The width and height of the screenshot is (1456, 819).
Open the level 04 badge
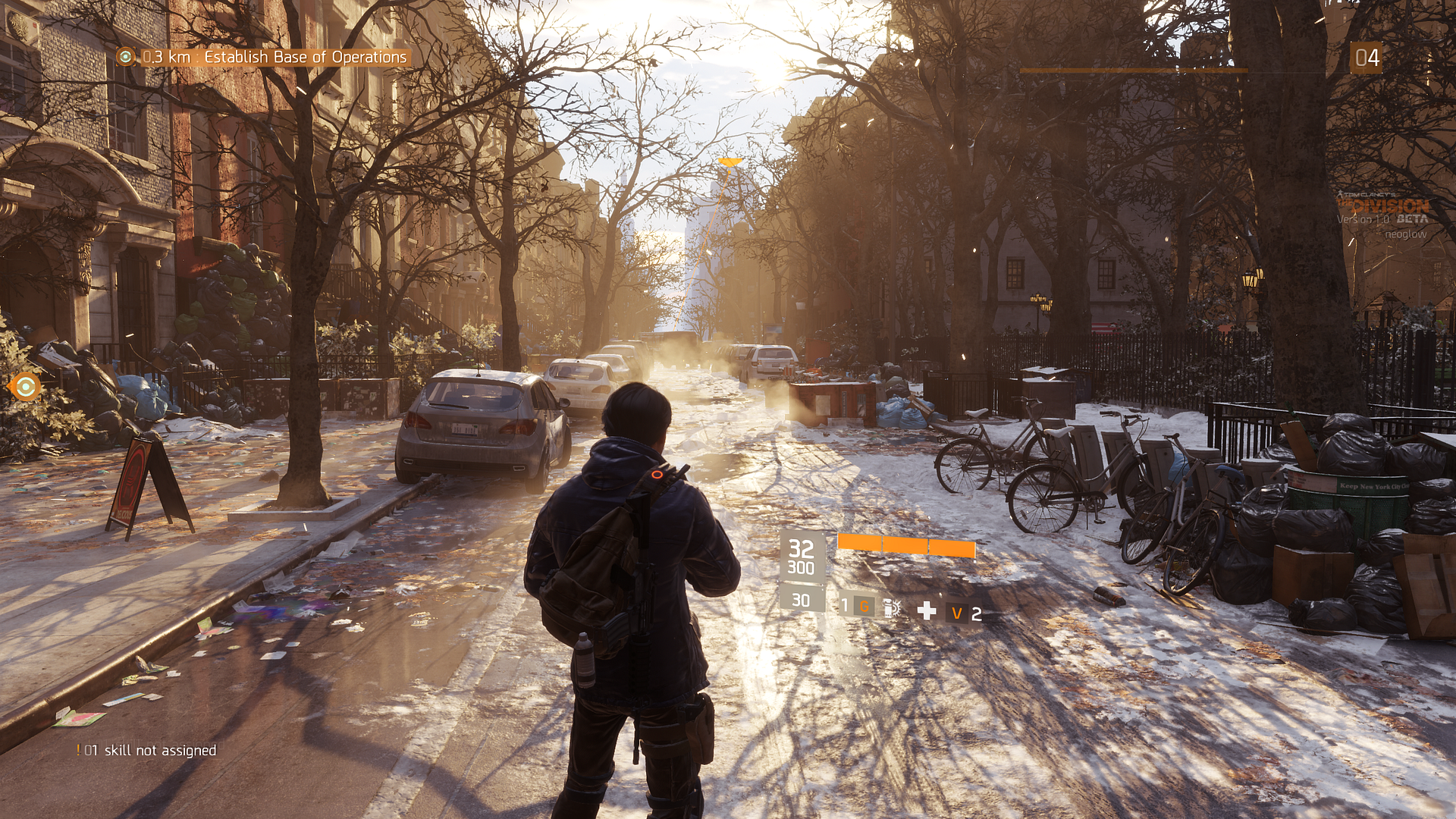tap(1367, 58)
